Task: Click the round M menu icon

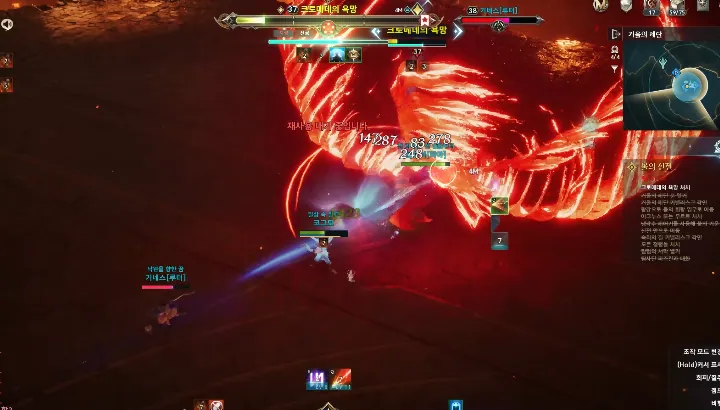Action: [x=601, y=7]
